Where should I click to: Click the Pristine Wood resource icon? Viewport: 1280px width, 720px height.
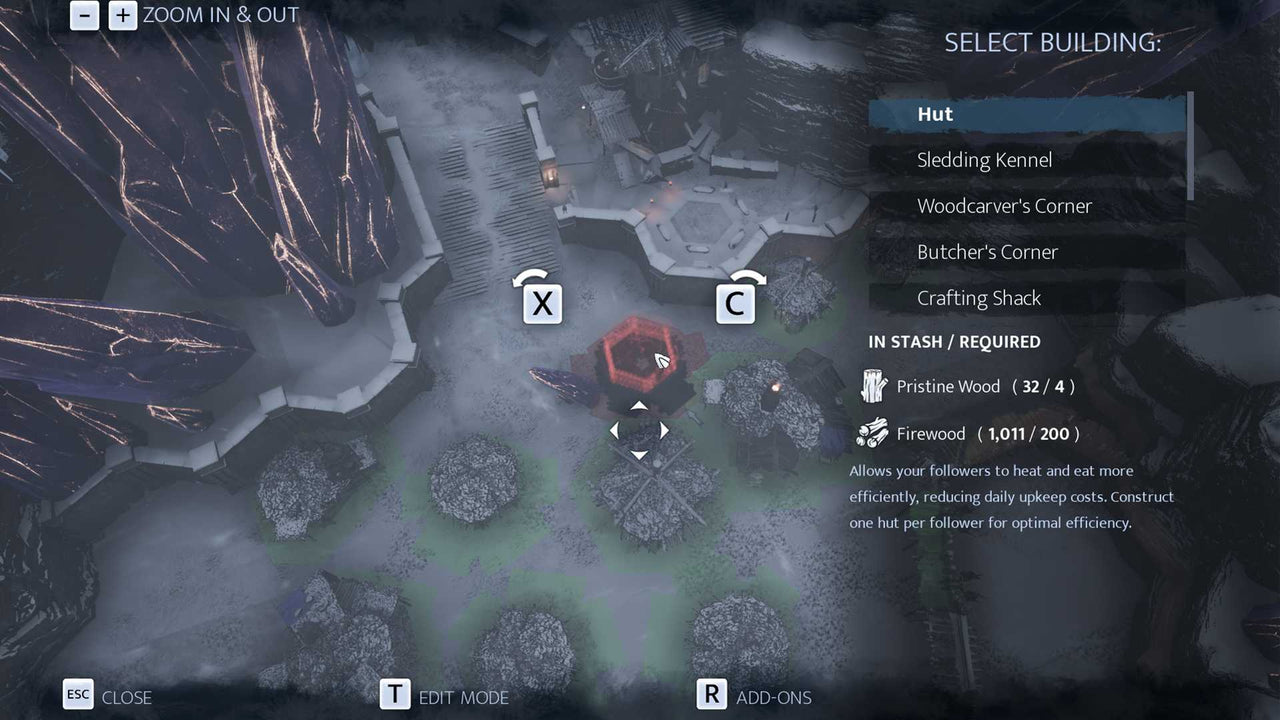click(876, 386)
